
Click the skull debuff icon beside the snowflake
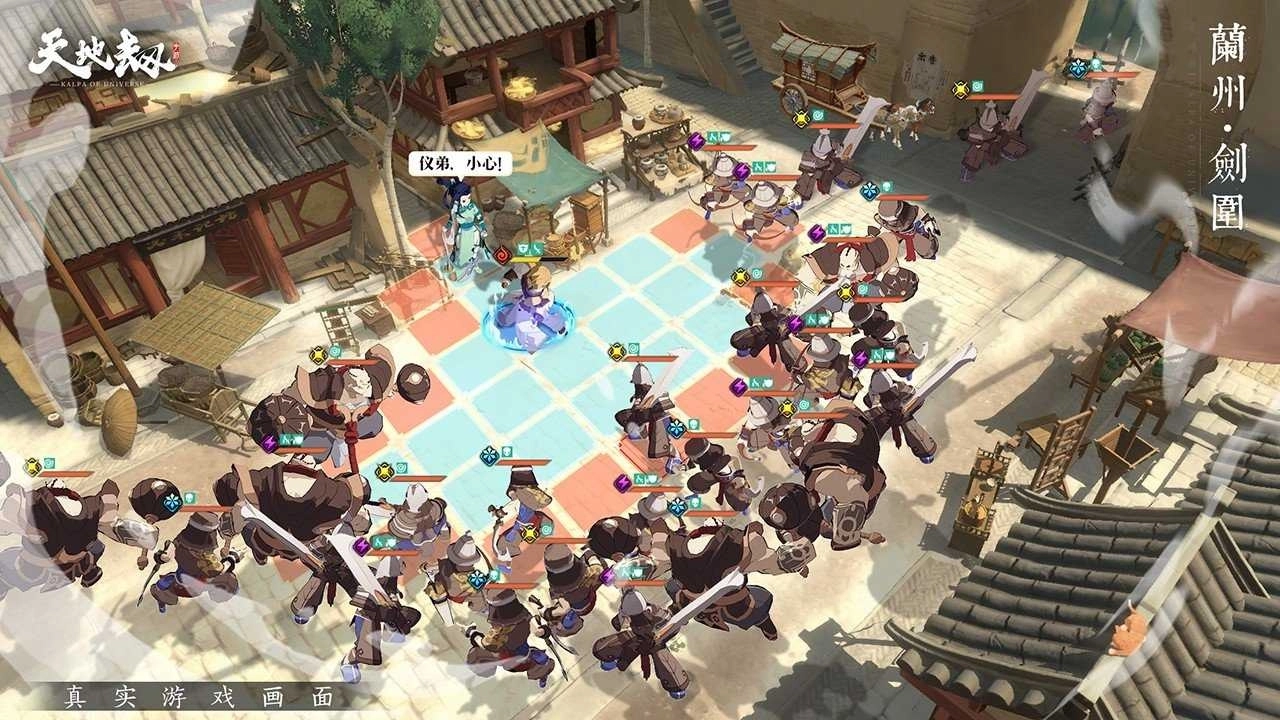pos(694,425)
